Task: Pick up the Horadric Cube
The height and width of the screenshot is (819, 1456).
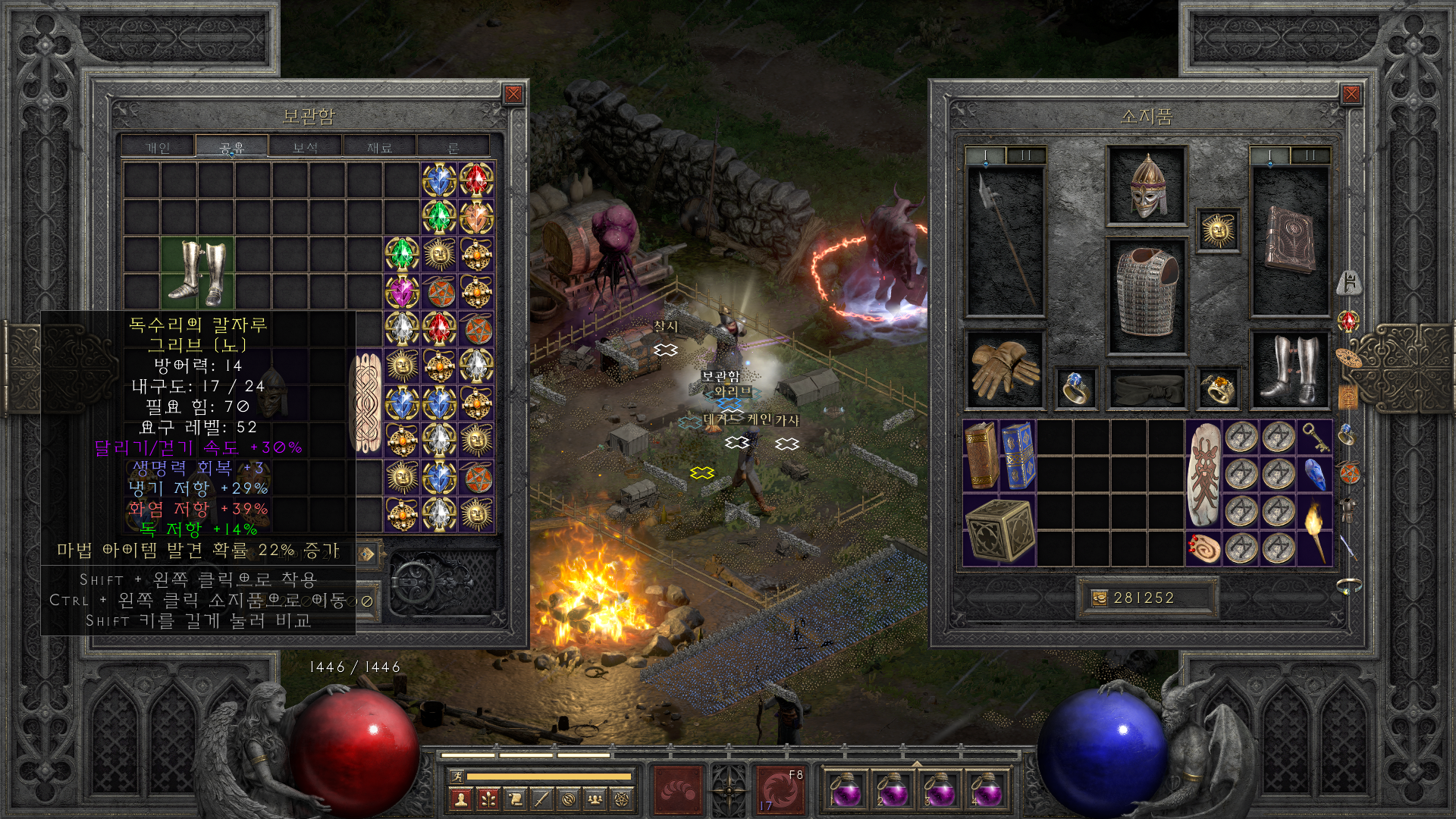Action: coord(999,529)
